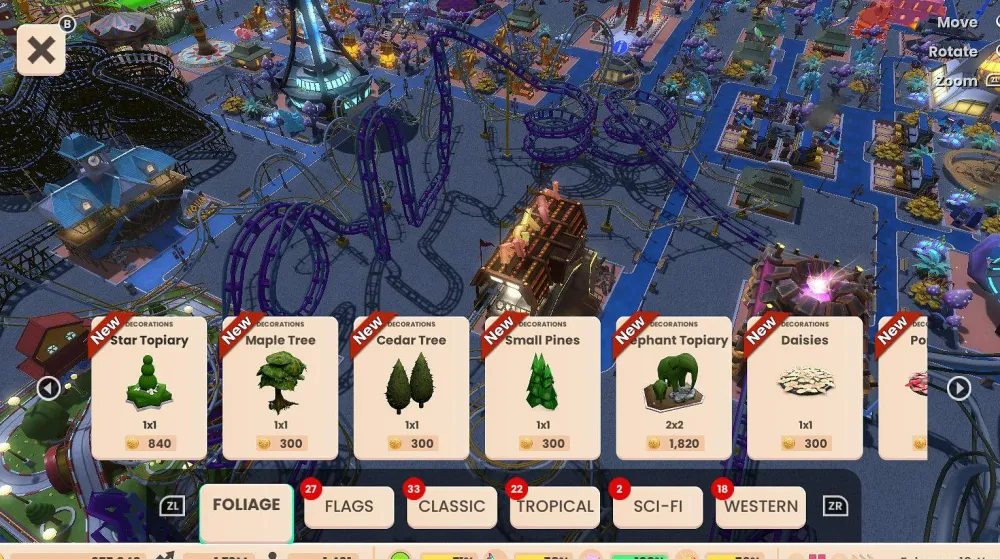Choose the Maple Tree card
Image resolution: width=1000 pixels, height=559 pixels.
point(280,388)
